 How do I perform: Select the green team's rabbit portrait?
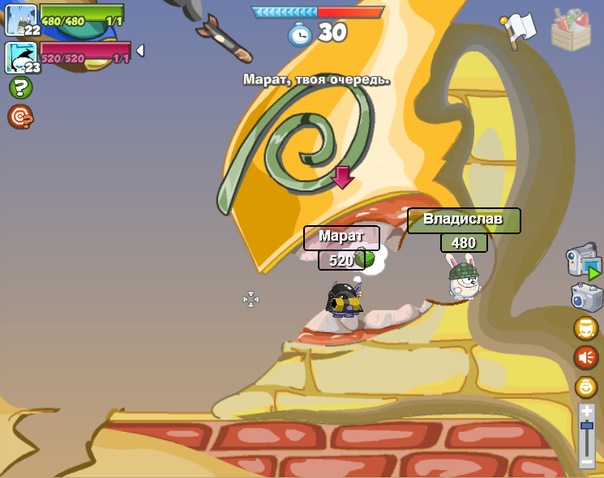click(21, 19)
